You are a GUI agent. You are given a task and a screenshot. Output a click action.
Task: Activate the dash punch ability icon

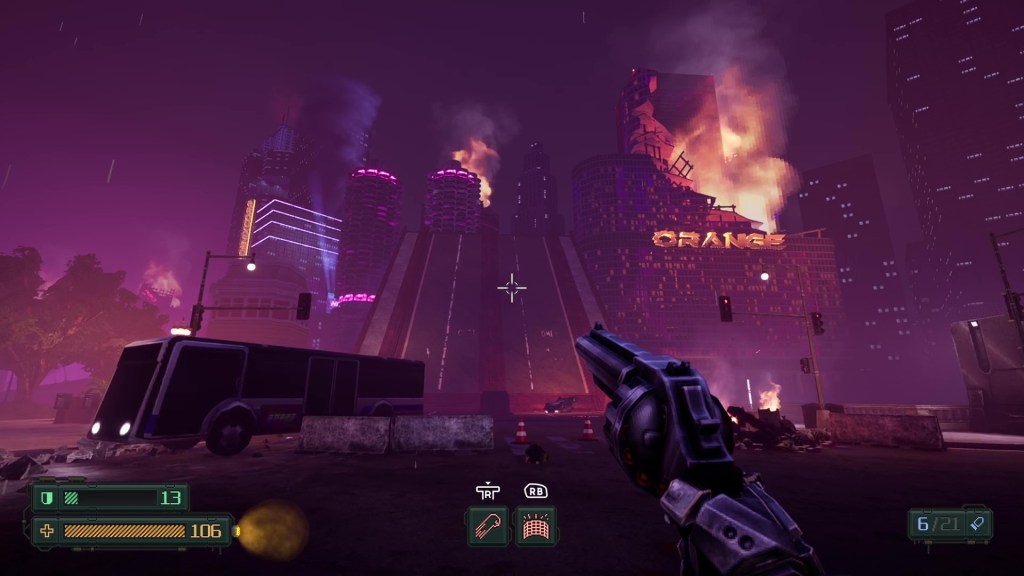(x=487, y=526)
